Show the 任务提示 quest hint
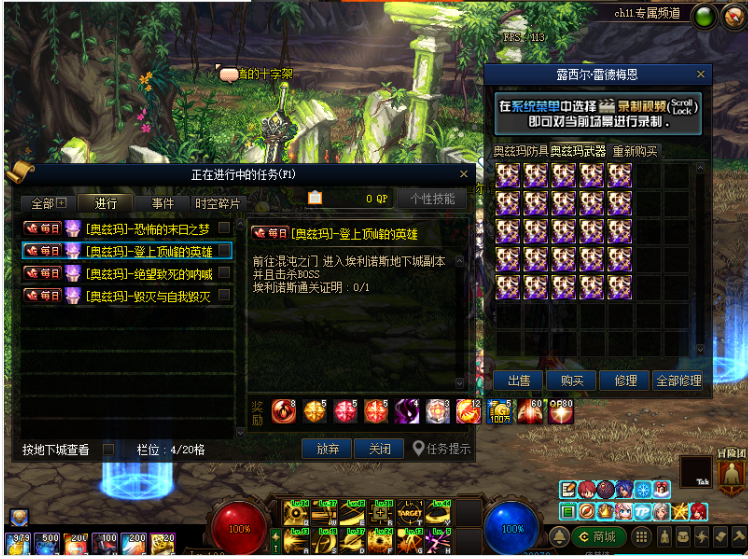This screenshot has width=748, height=559. tap(442, 449)
